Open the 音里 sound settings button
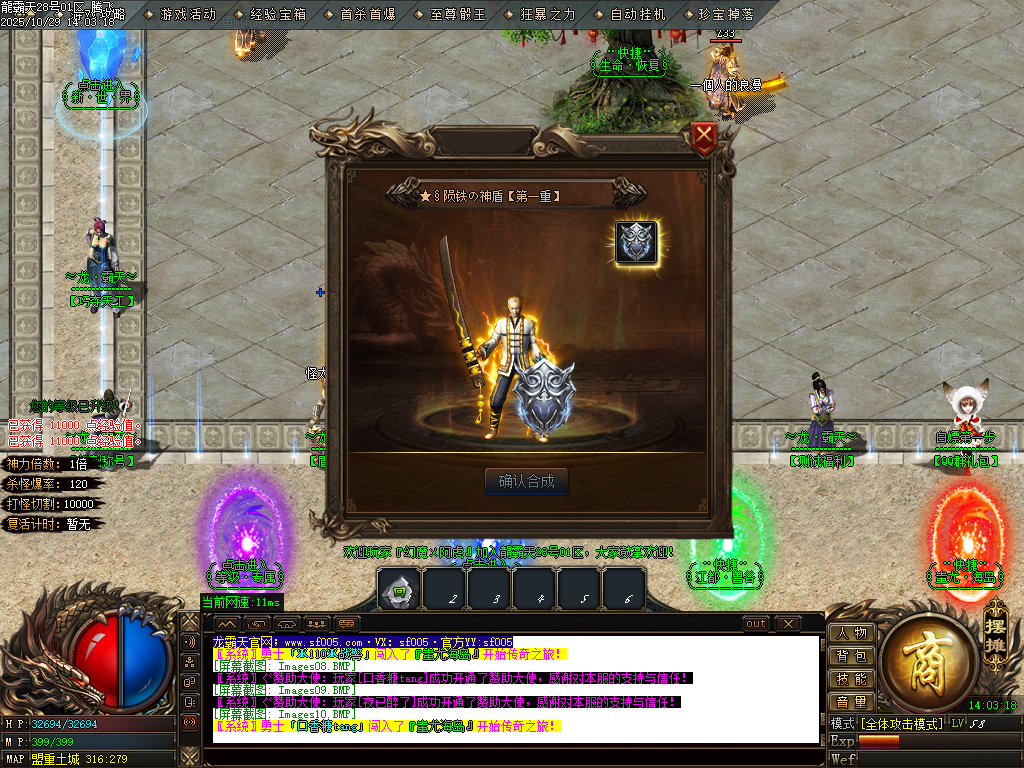This screenshot has width=1024, height=768. point(851,702)
